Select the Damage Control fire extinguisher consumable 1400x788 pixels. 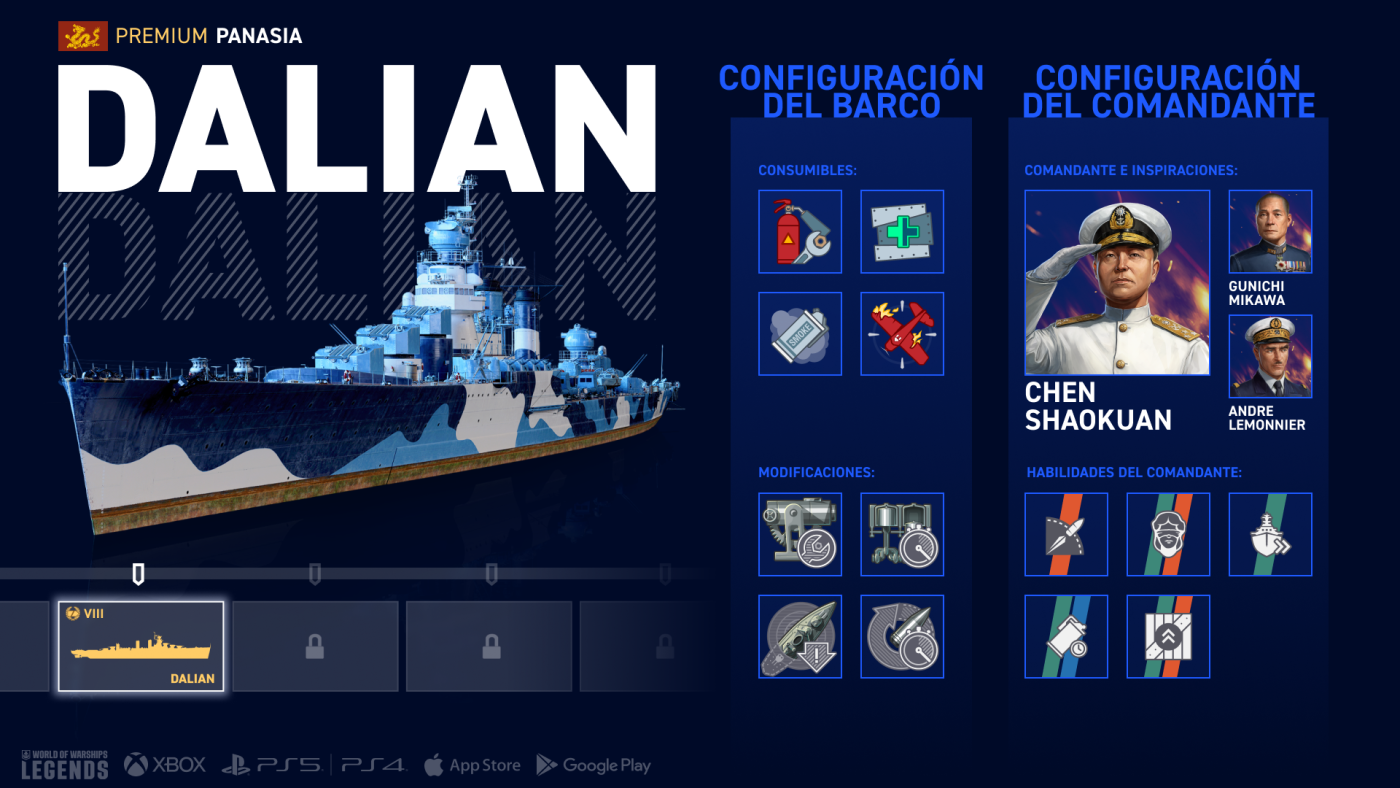[x=800, y=231]
